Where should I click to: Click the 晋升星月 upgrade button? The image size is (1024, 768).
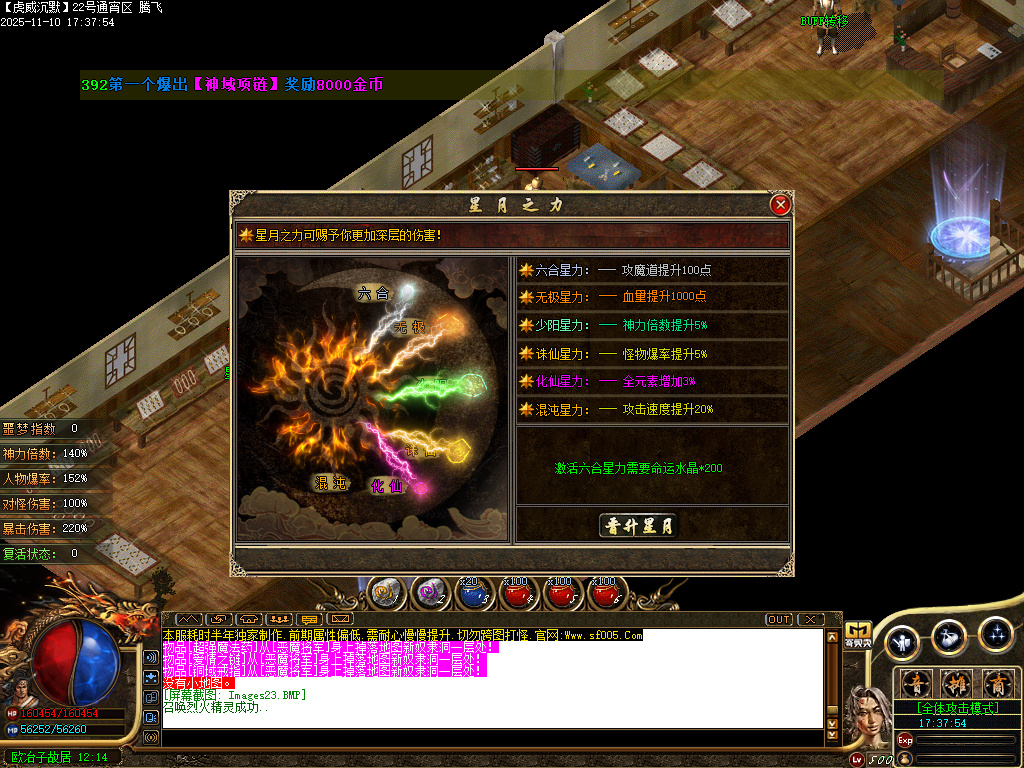(x=638, y=526)
